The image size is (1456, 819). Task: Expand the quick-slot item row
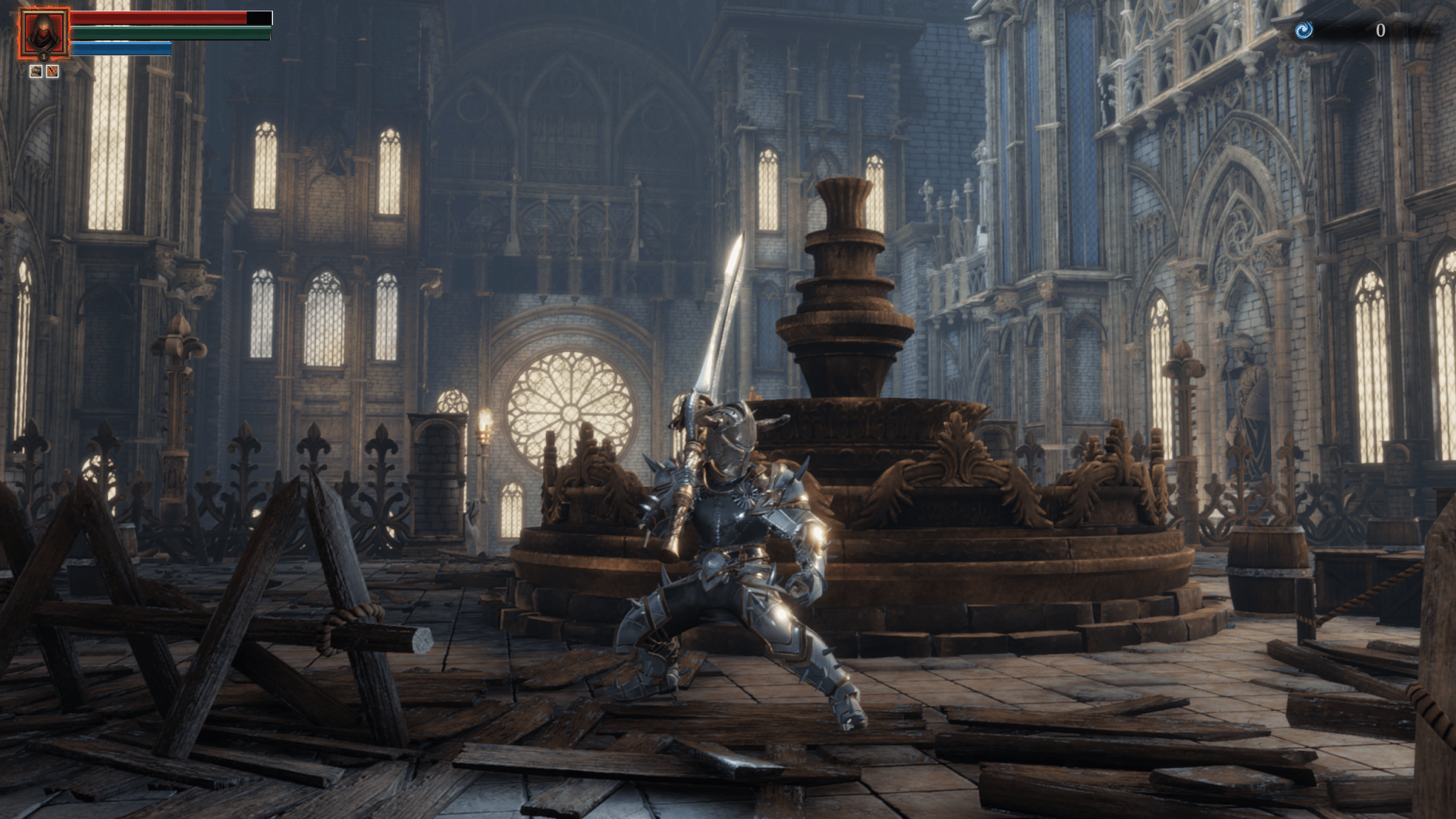pos(43,71)
